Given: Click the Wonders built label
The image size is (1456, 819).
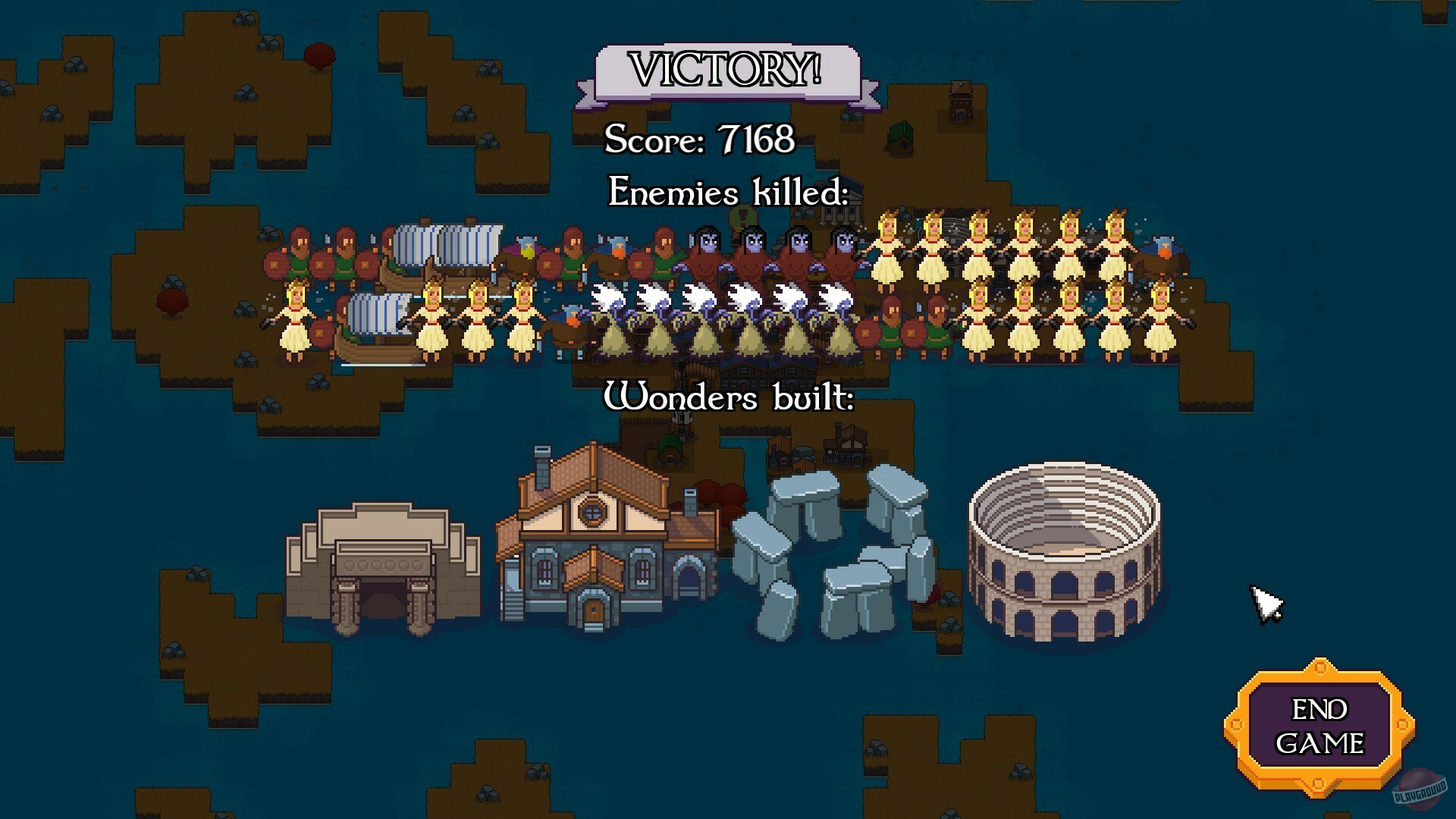Looking at the screenshot, I should (x=728, y=394).
